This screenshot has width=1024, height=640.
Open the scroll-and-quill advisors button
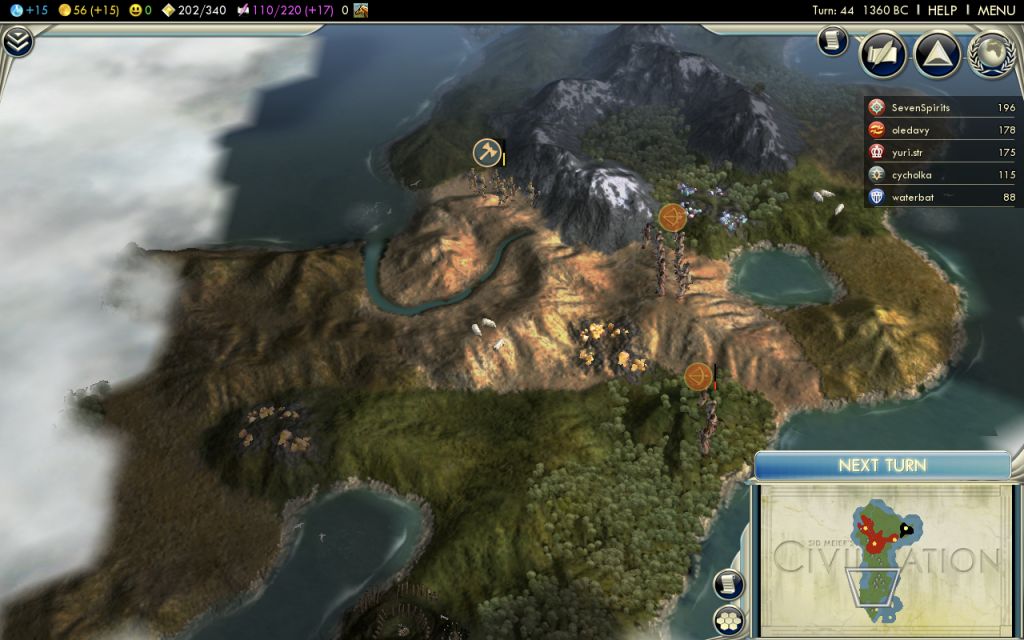click(883, 55)
